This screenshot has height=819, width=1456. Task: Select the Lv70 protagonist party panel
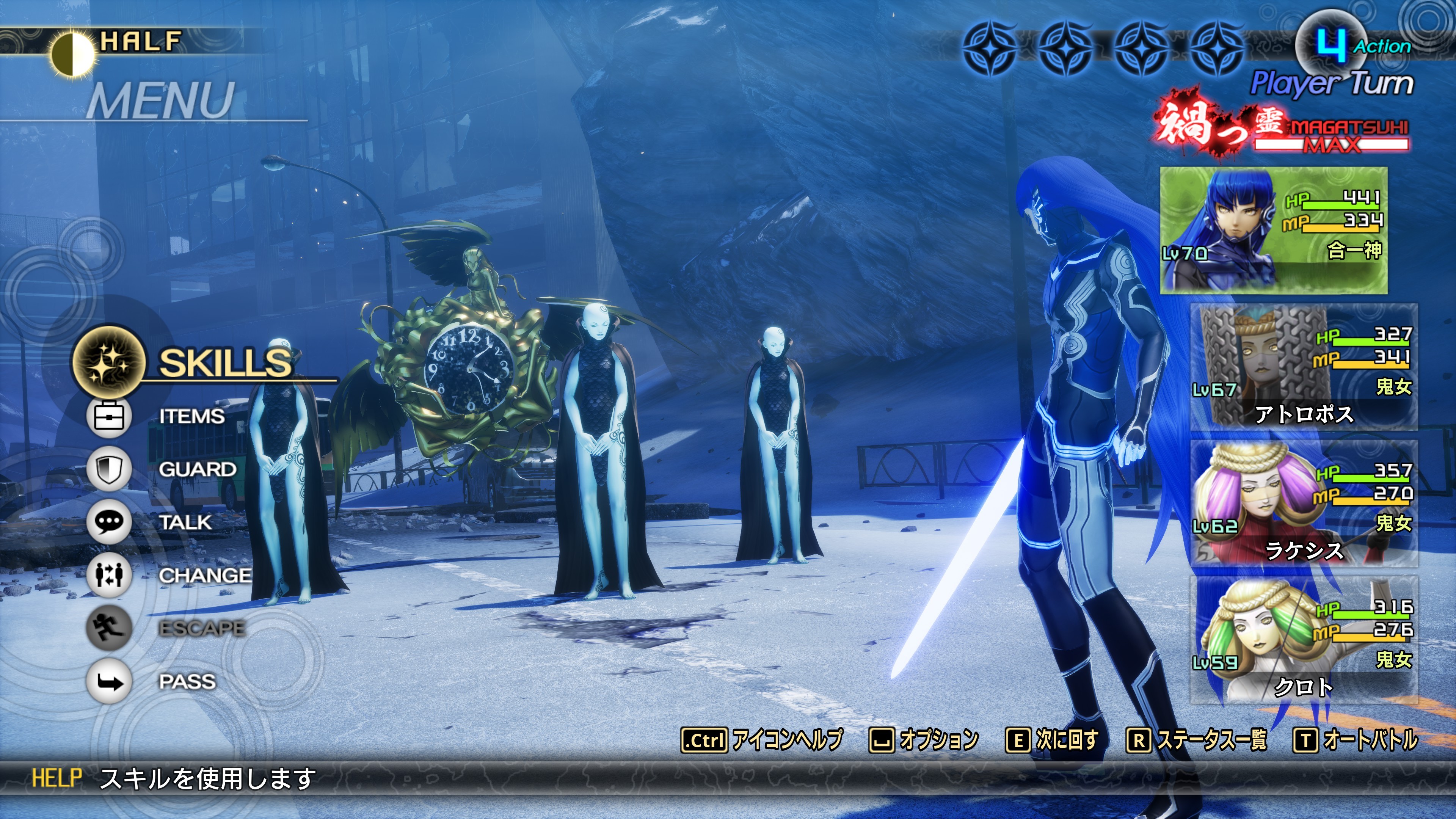pyautogui.click(x=1274, y=230)
